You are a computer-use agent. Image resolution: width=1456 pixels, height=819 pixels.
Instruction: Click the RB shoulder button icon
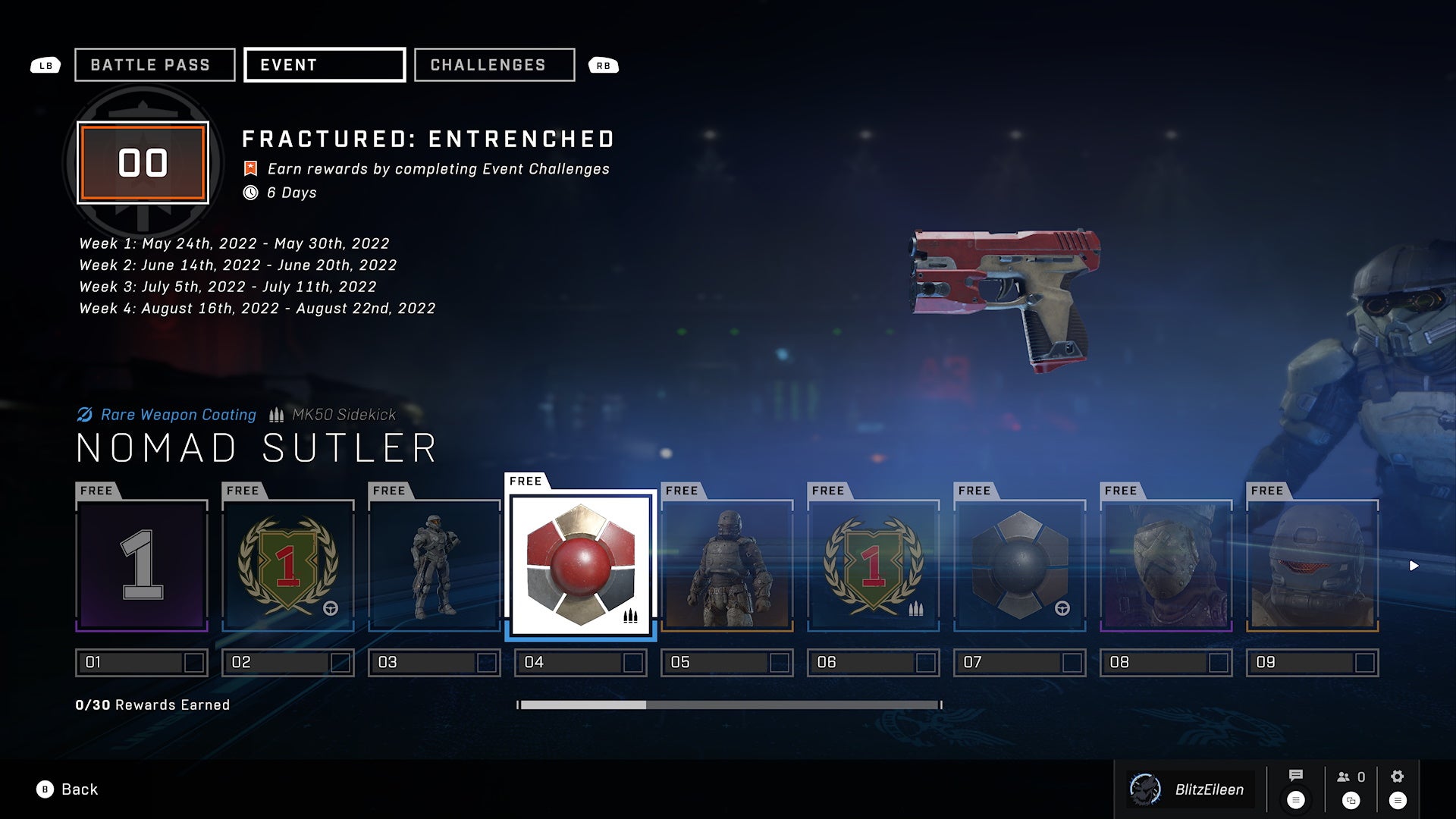[604, 65]
